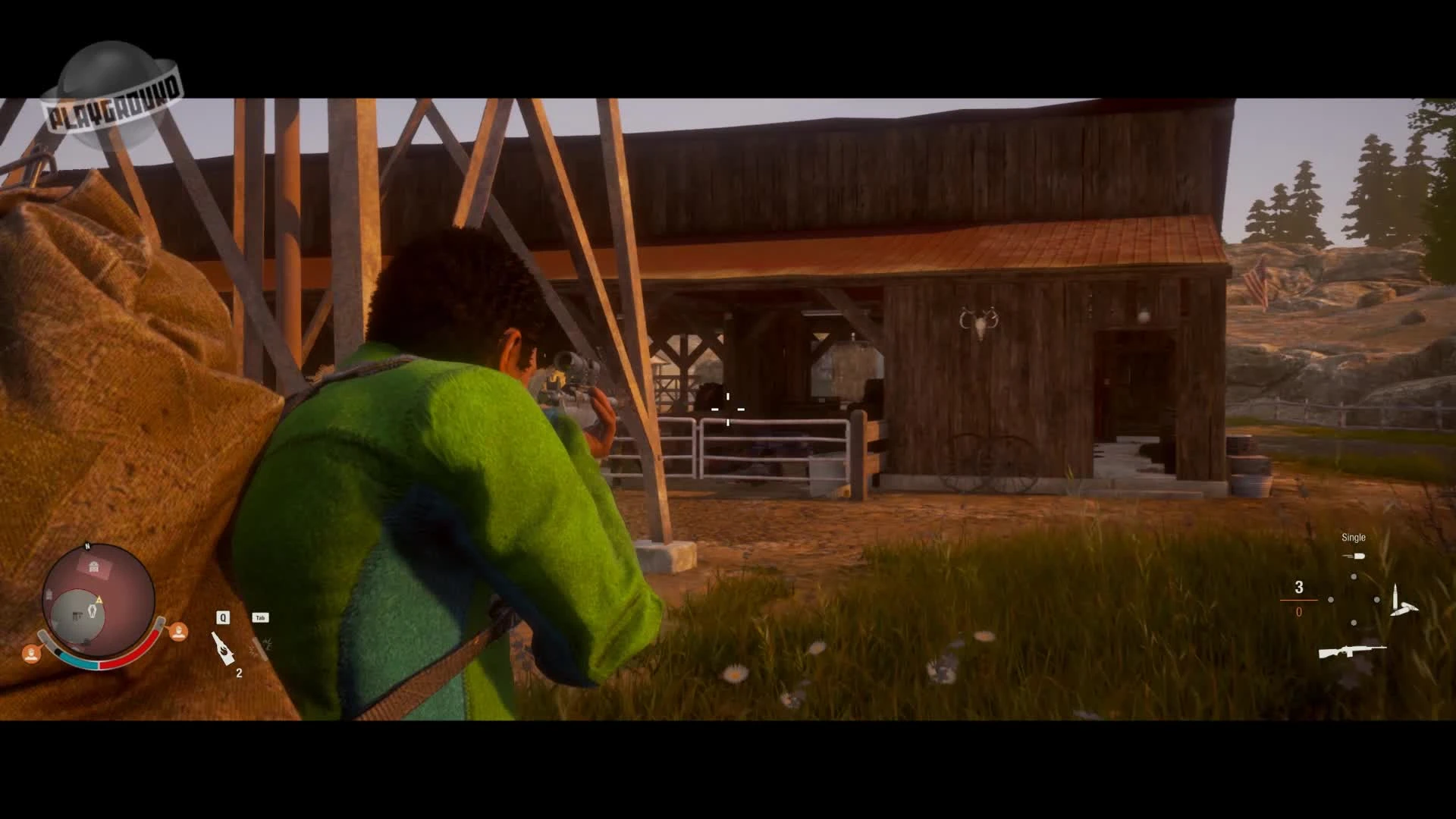Click the Molotov quantity number 2
Viewport: 1456px width, 819px height.
point(240,673)
